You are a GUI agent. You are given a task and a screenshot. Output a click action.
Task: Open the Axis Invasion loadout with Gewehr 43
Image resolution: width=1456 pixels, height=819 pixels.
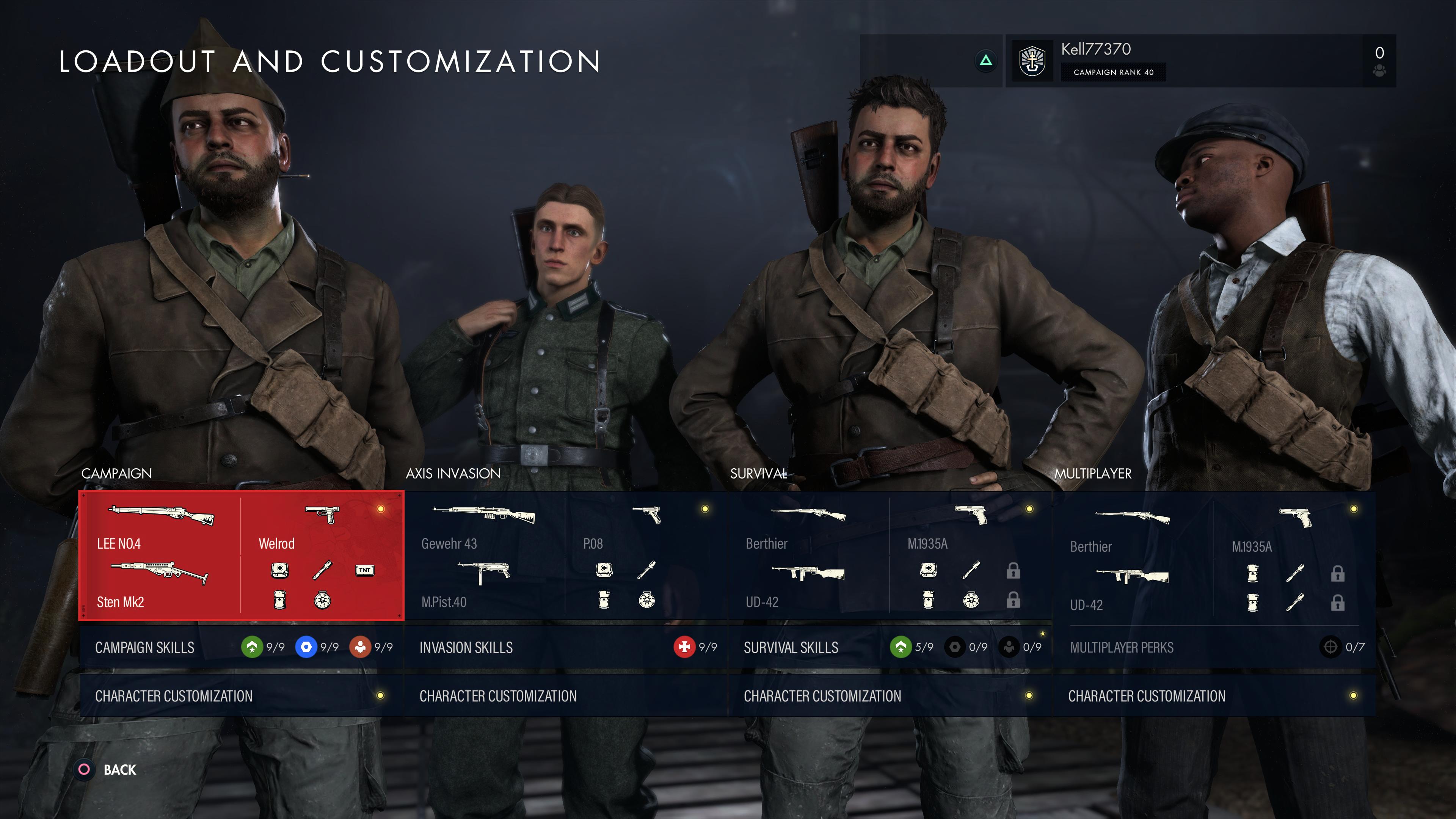pos(565,555)
